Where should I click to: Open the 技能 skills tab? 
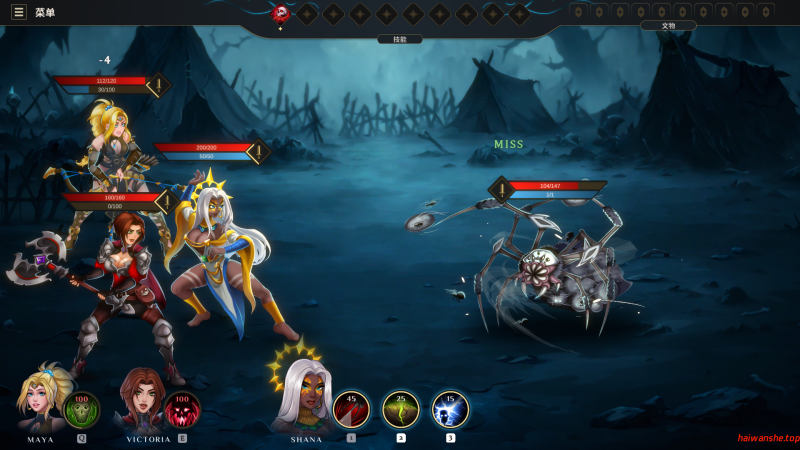[399, 39]
